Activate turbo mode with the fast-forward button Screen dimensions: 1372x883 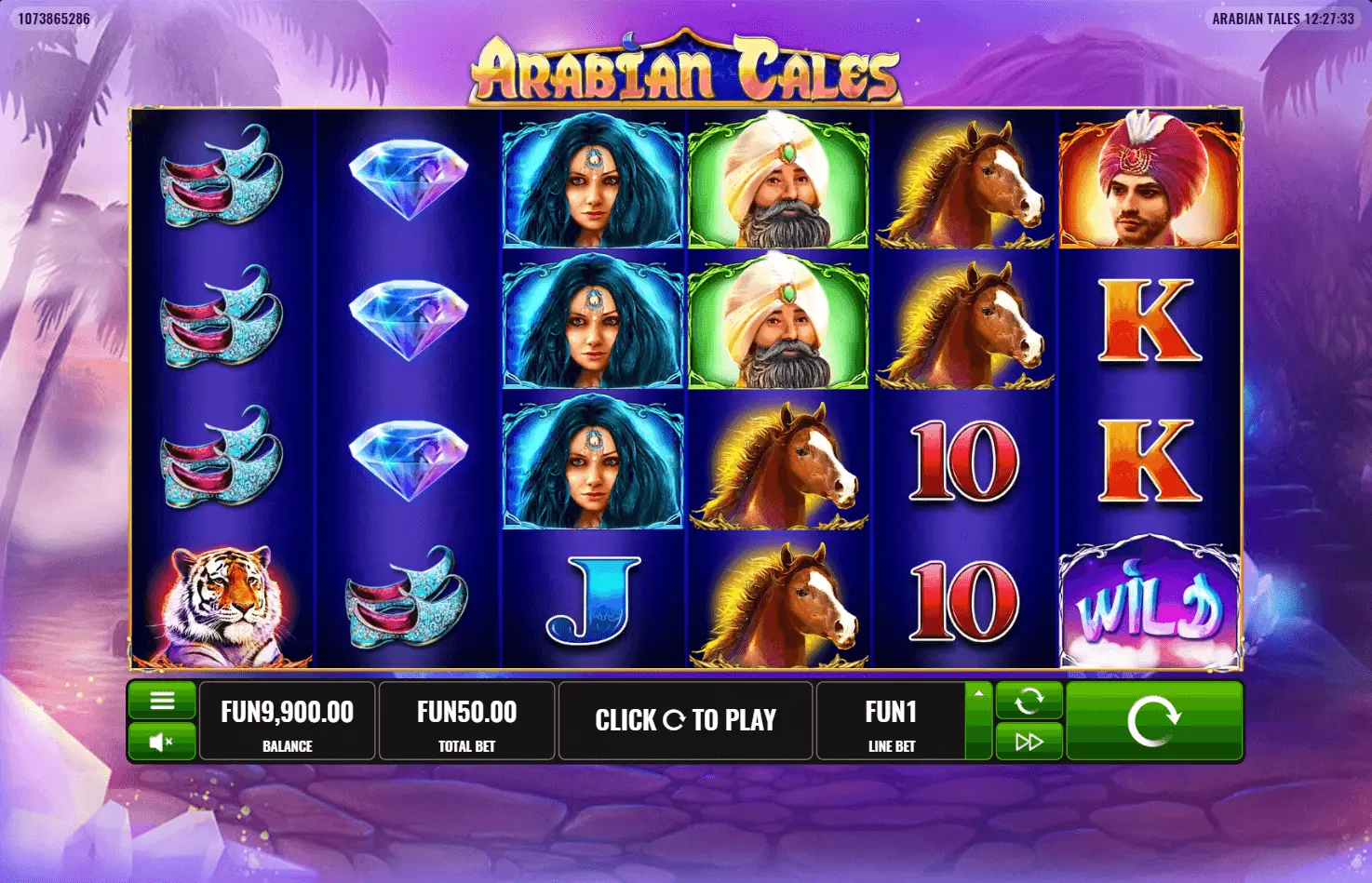(1029, 742)
